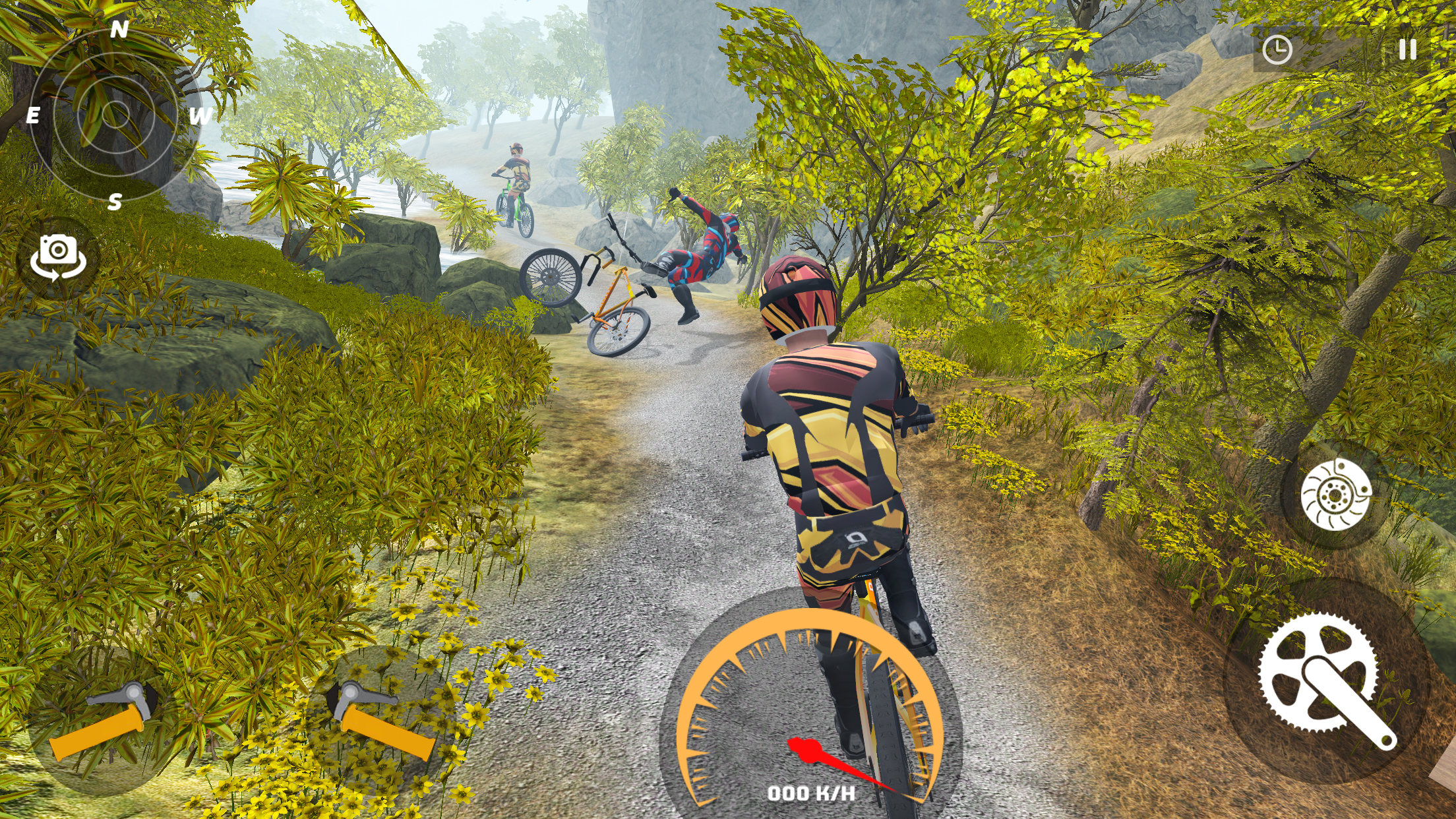
Task: Apply the disc brake button
Action: (x=1336, y=495)
